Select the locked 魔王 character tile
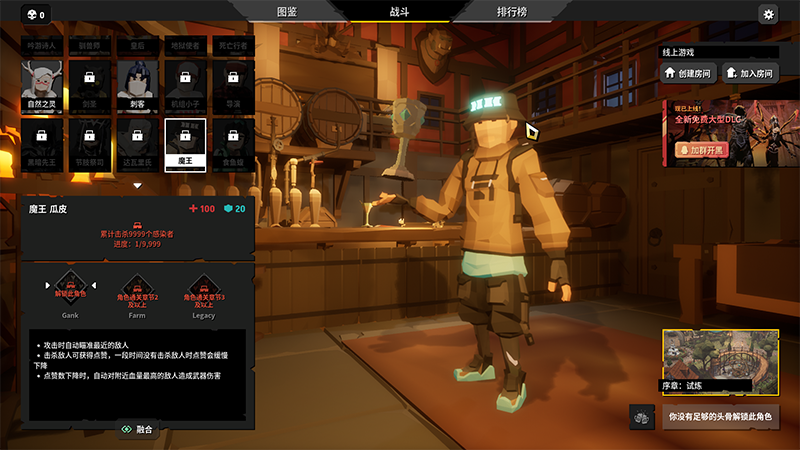800x450 pixels. pos(185,143)
